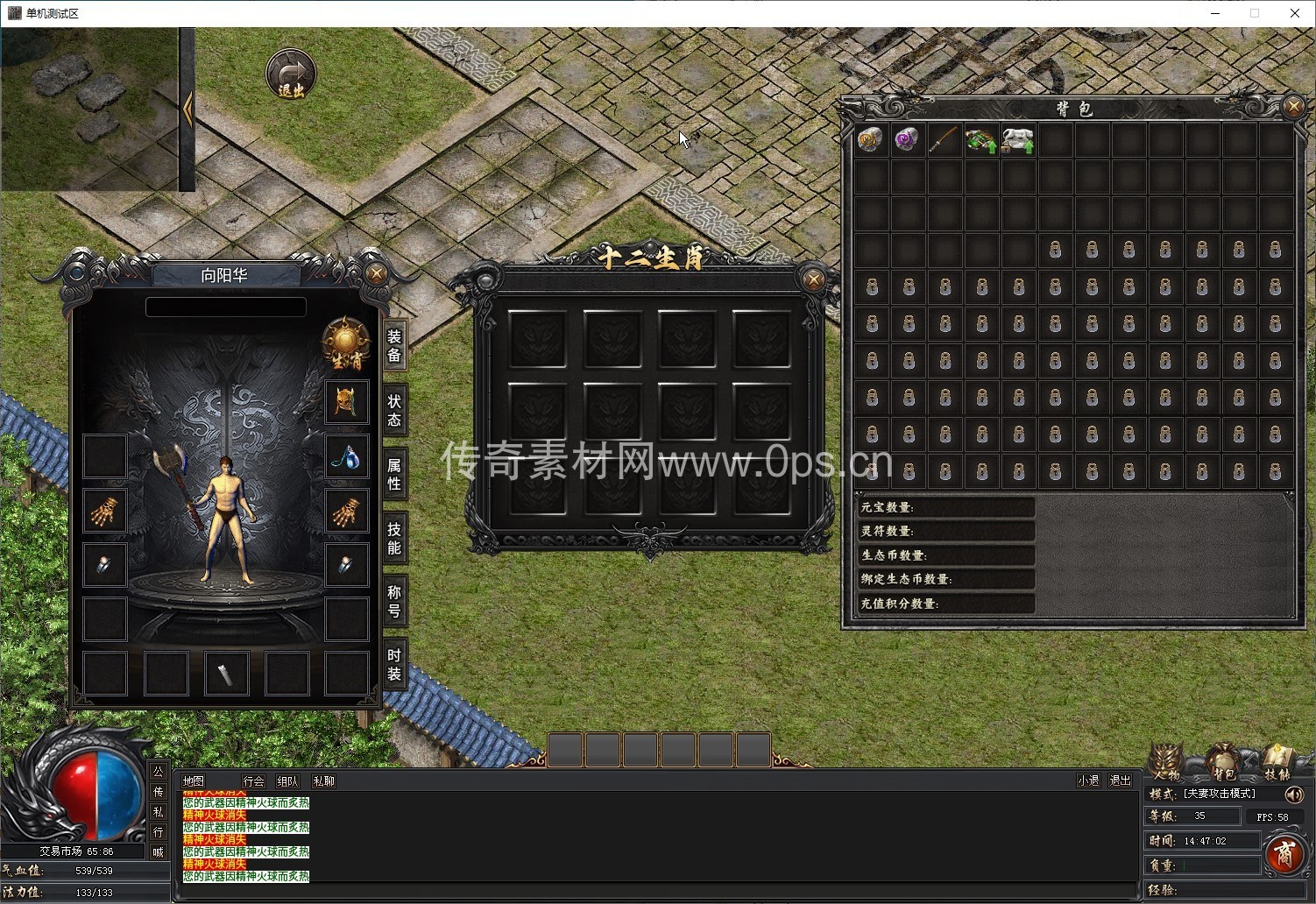Open the 商 shop button
The width and height of the screenshot is (1316, 904).
[x=1284, y=853]
